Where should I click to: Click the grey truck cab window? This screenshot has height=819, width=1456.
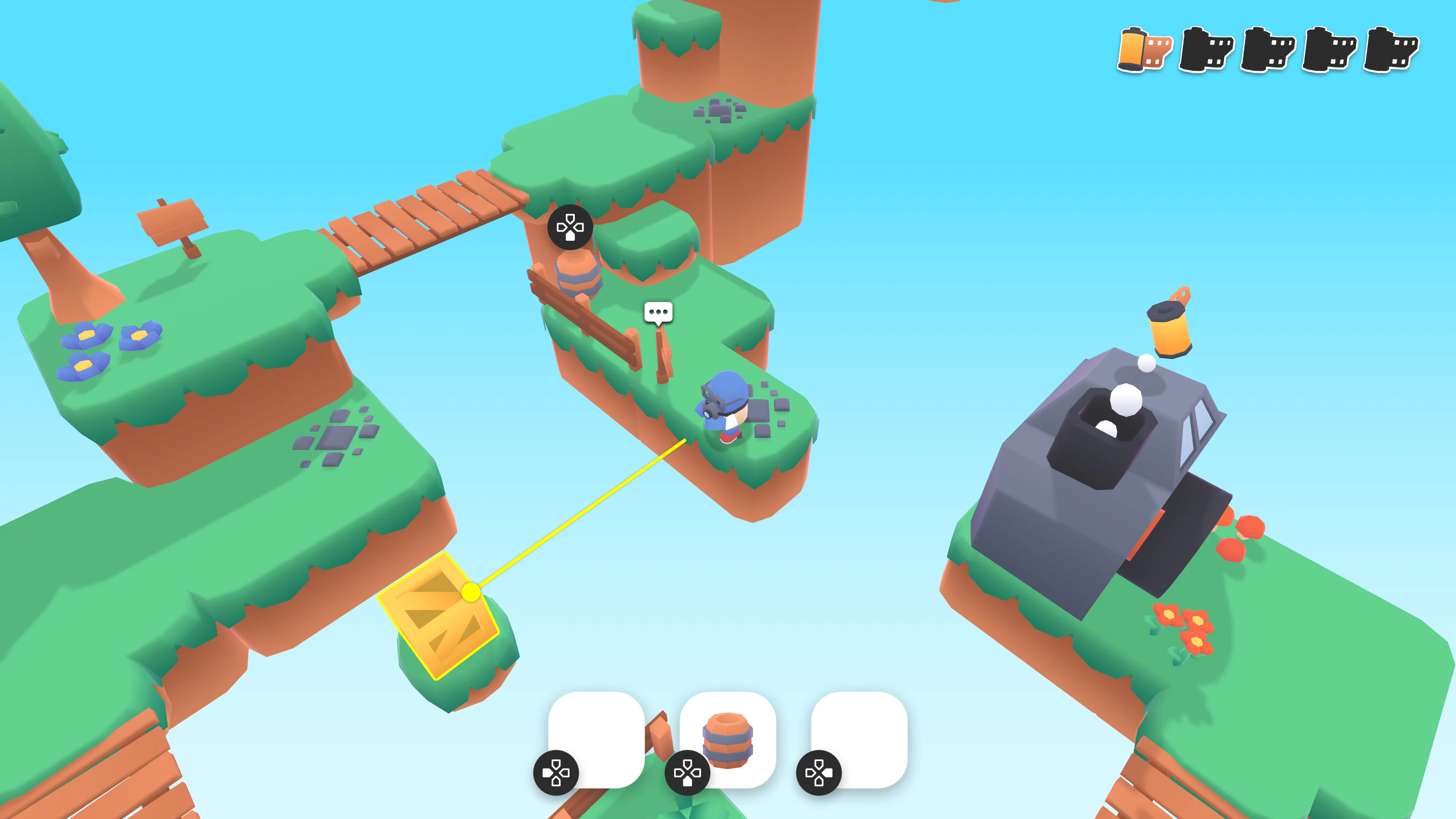[x=1197, y=431]
